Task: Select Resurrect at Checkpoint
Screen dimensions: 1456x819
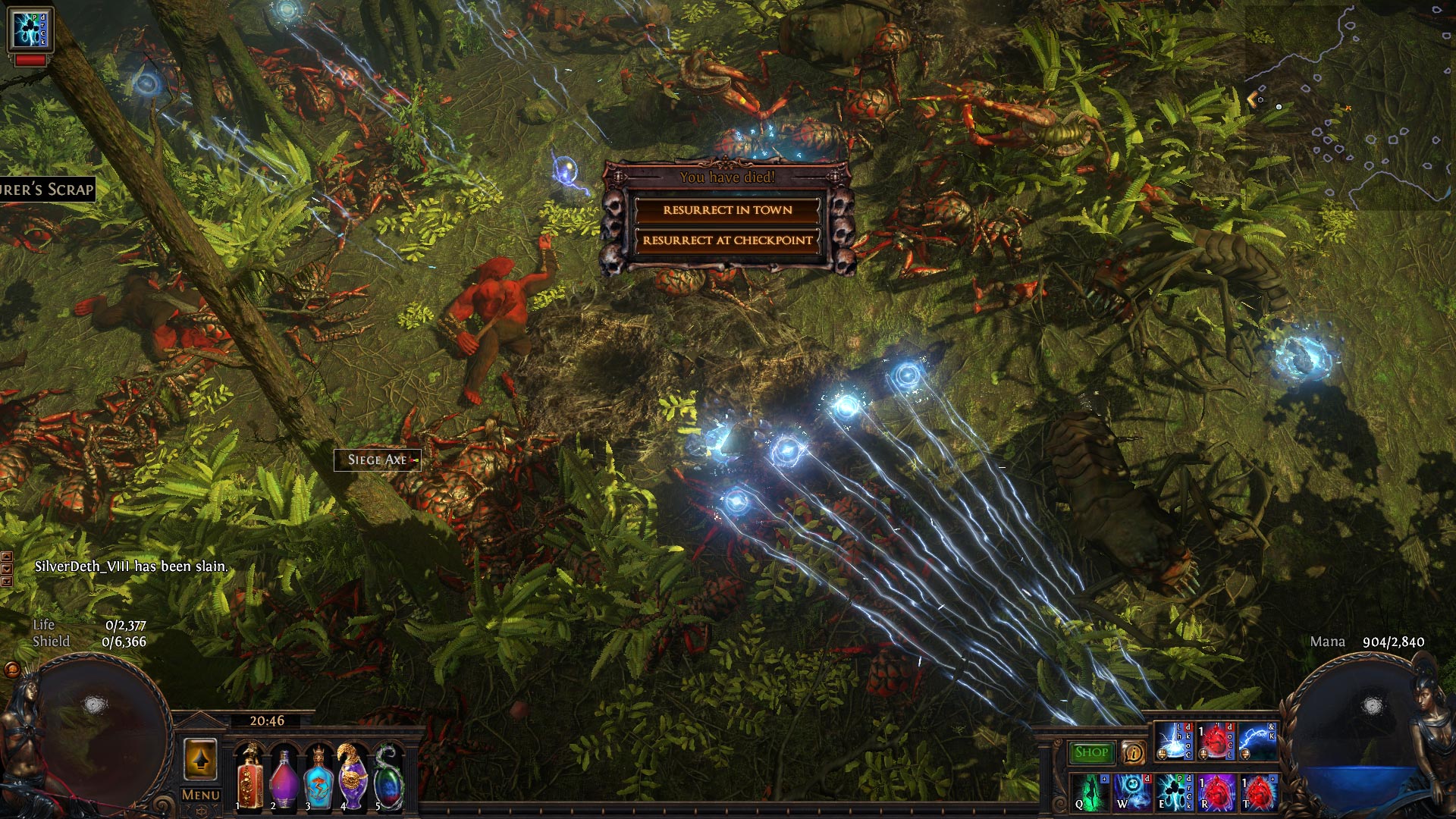Action: pyautogui.click(x=727, y=240)
